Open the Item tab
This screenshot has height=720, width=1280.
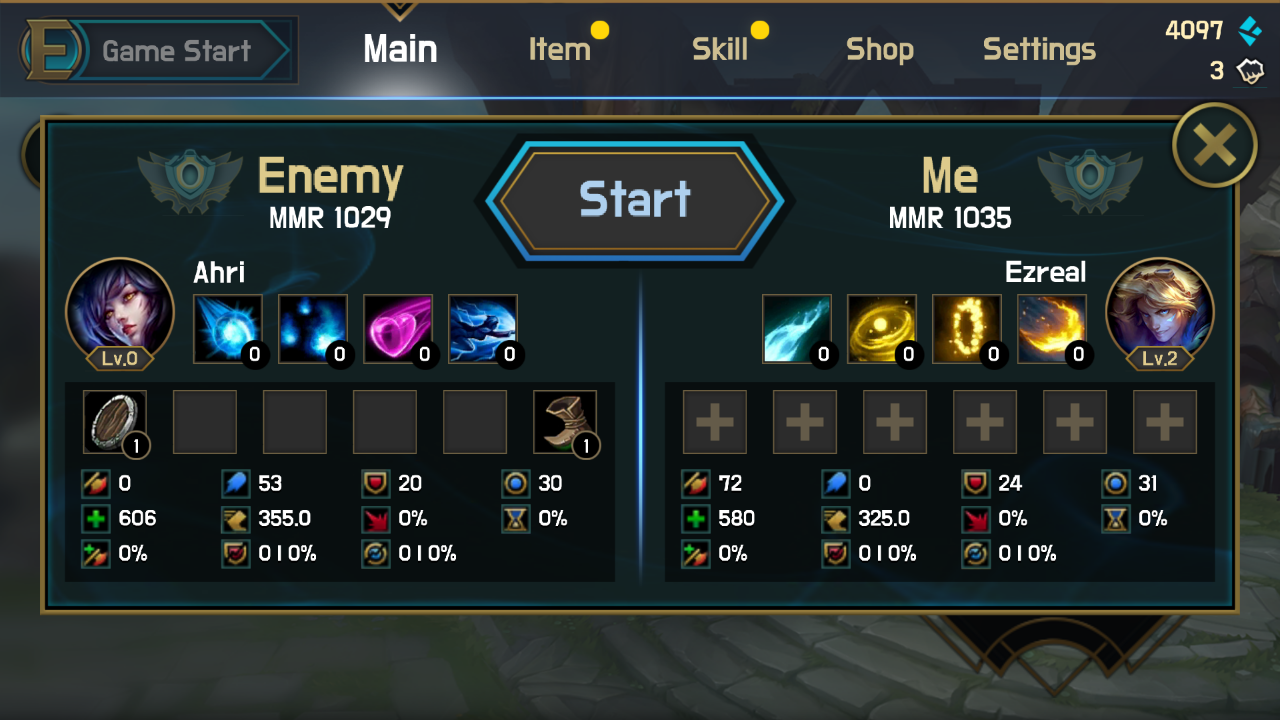coord(559,49)
